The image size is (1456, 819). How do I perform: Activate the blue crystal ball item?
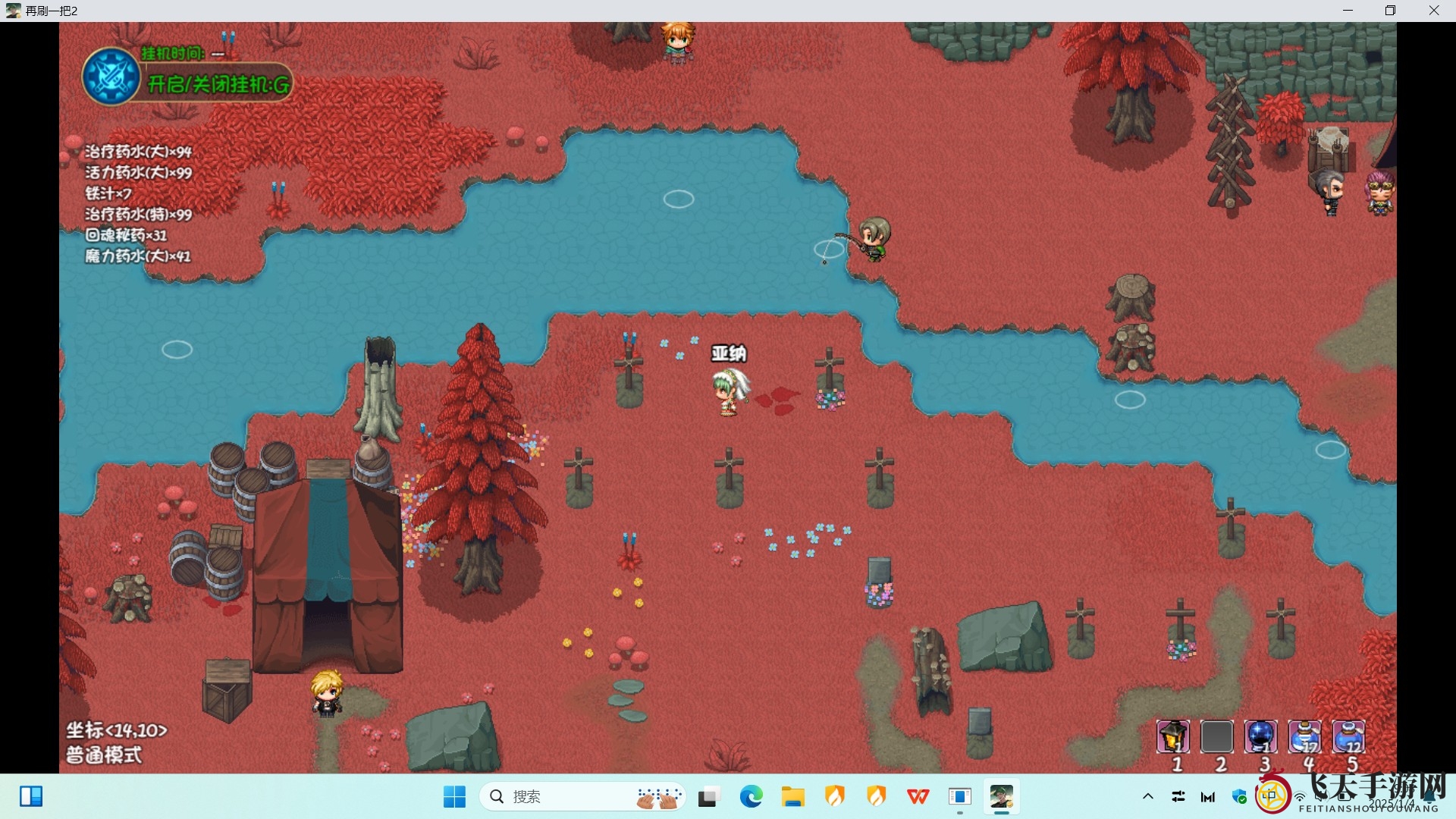(x=1260, y=736)
